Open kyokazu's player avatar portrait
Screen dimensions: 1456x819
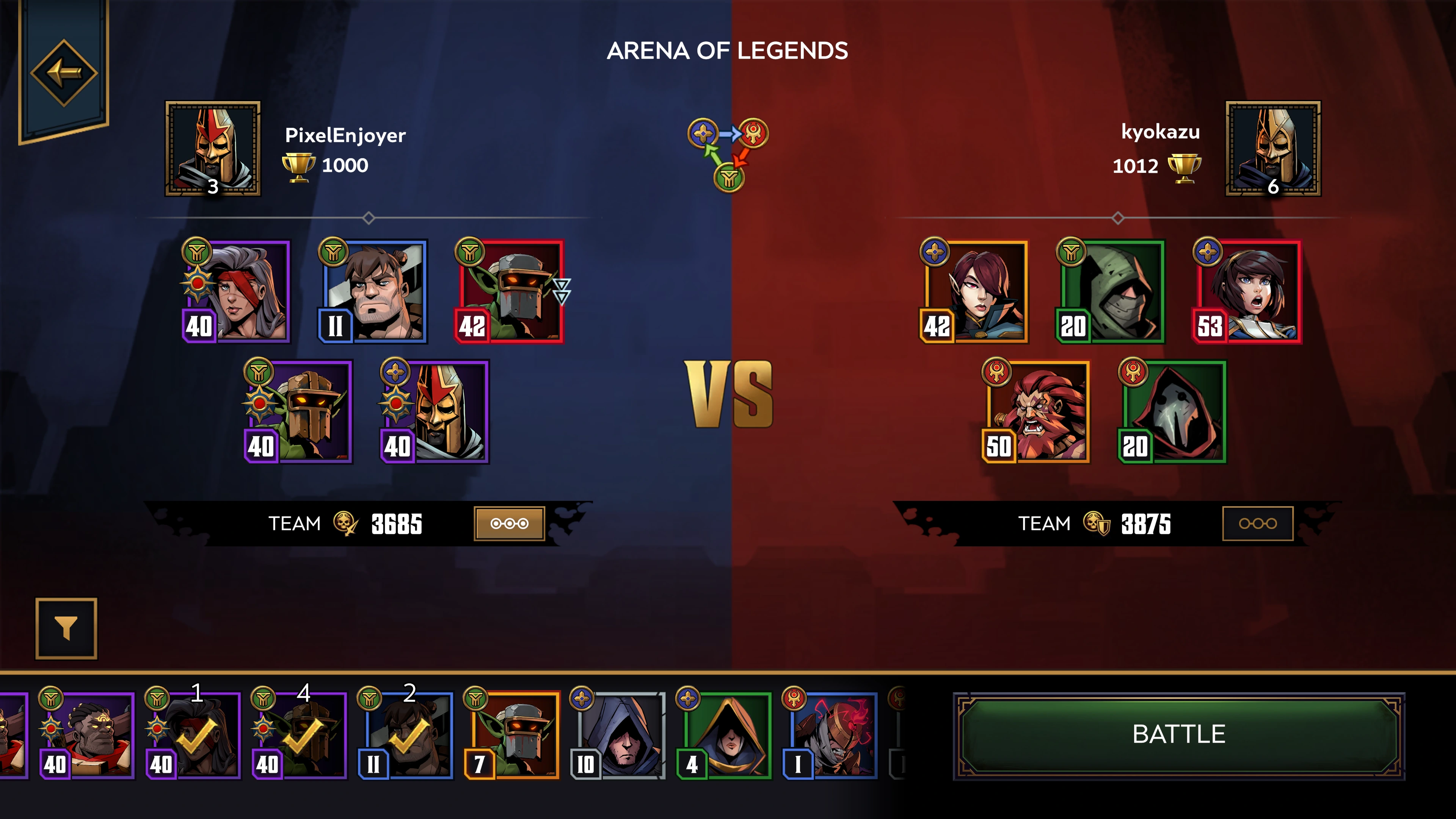pyautogui.click(x=1273, y=149)
